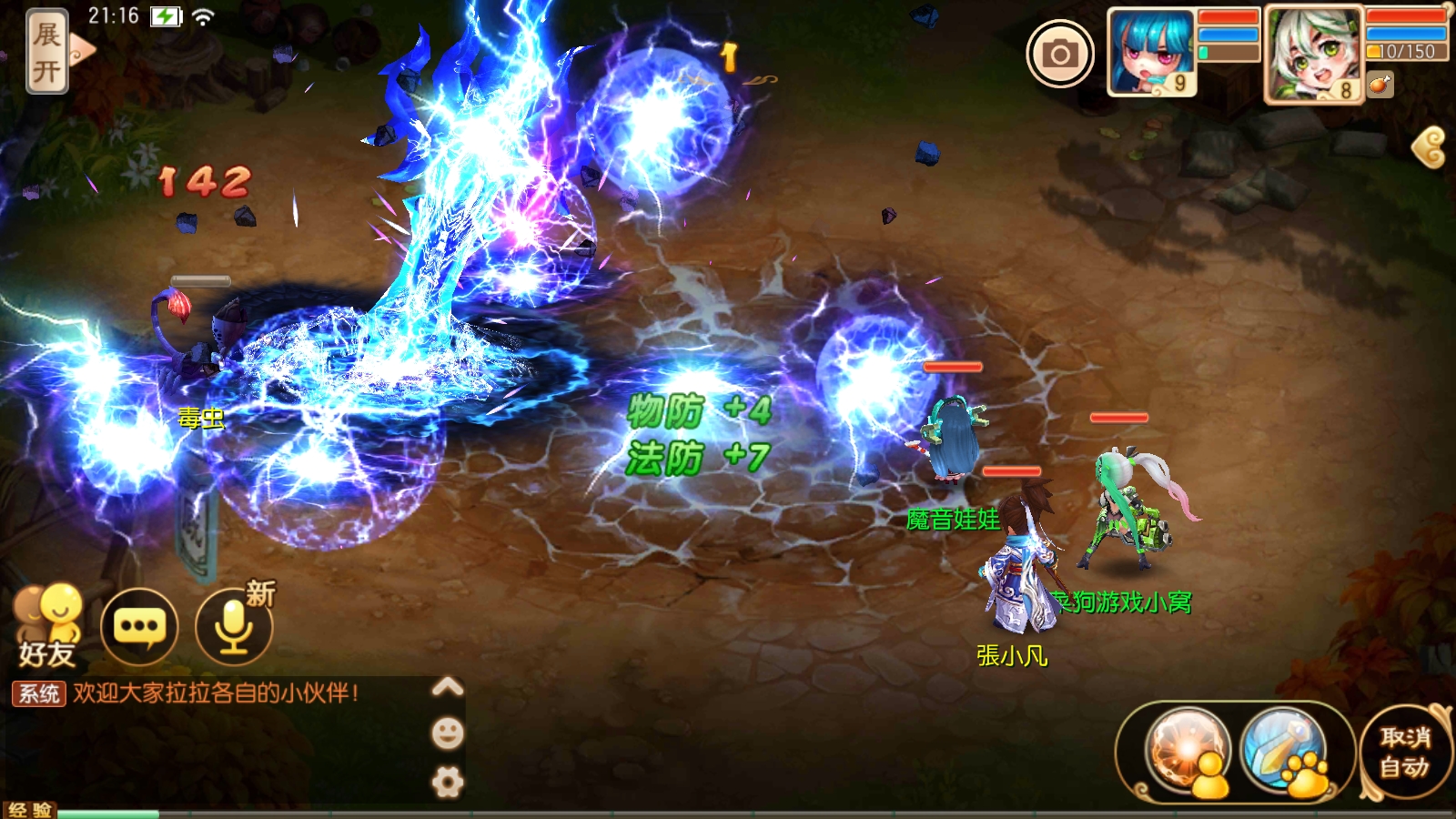Activate the microphone voice chat button
Viewport: 1456px width, 819px height.
coord(234,626)
